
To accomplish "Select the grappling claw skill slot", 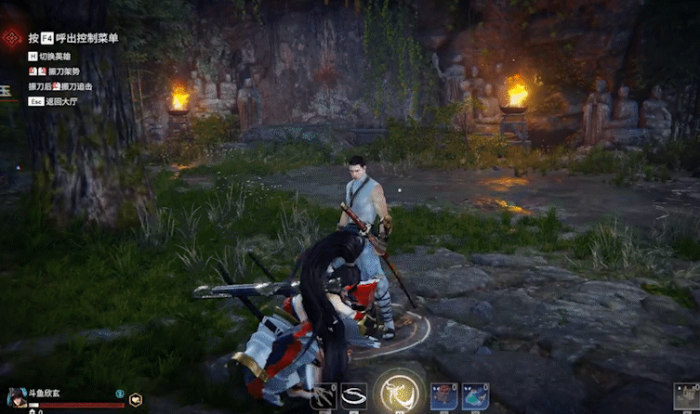I will coord(324,396).
